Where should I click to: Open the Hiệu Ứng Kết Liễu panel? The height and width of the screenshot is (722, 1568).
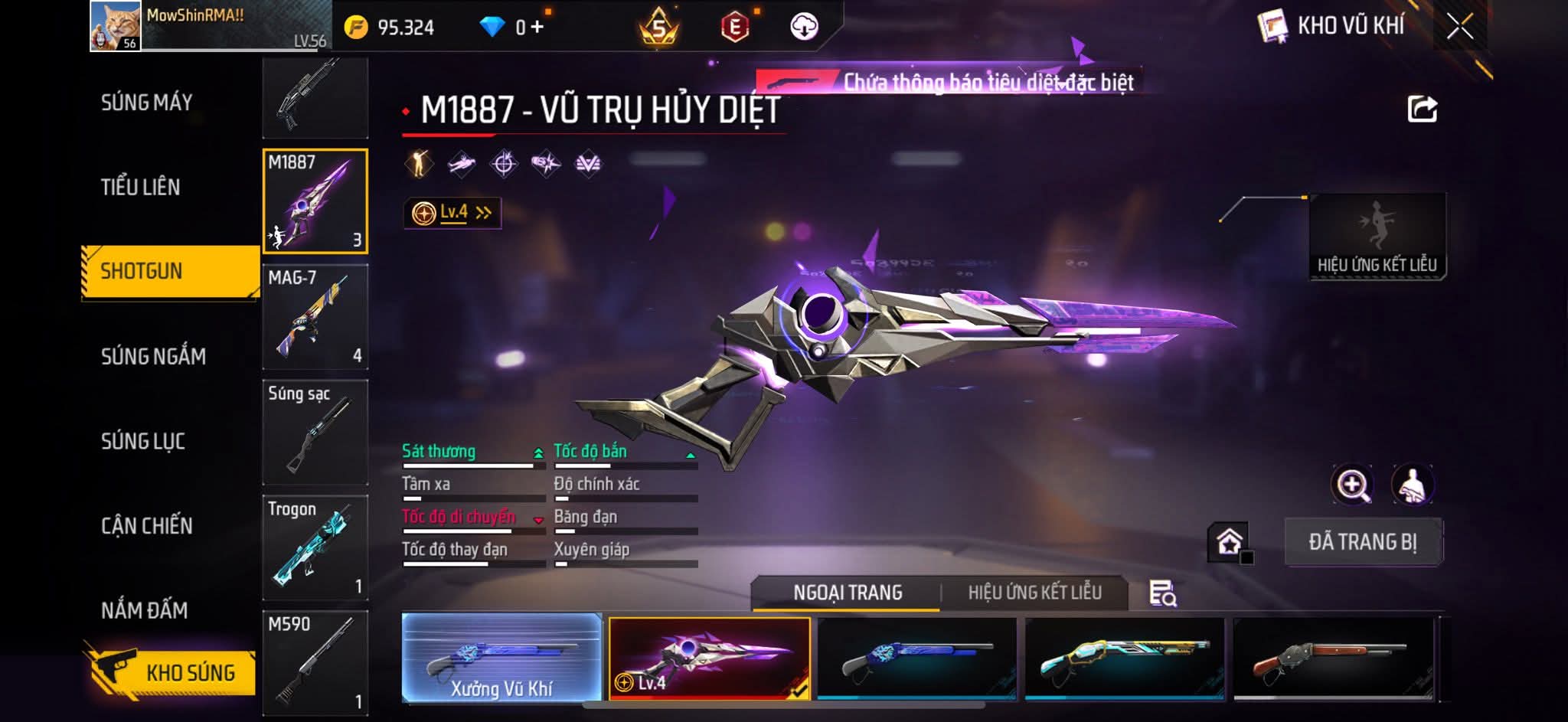point(1377,237)
